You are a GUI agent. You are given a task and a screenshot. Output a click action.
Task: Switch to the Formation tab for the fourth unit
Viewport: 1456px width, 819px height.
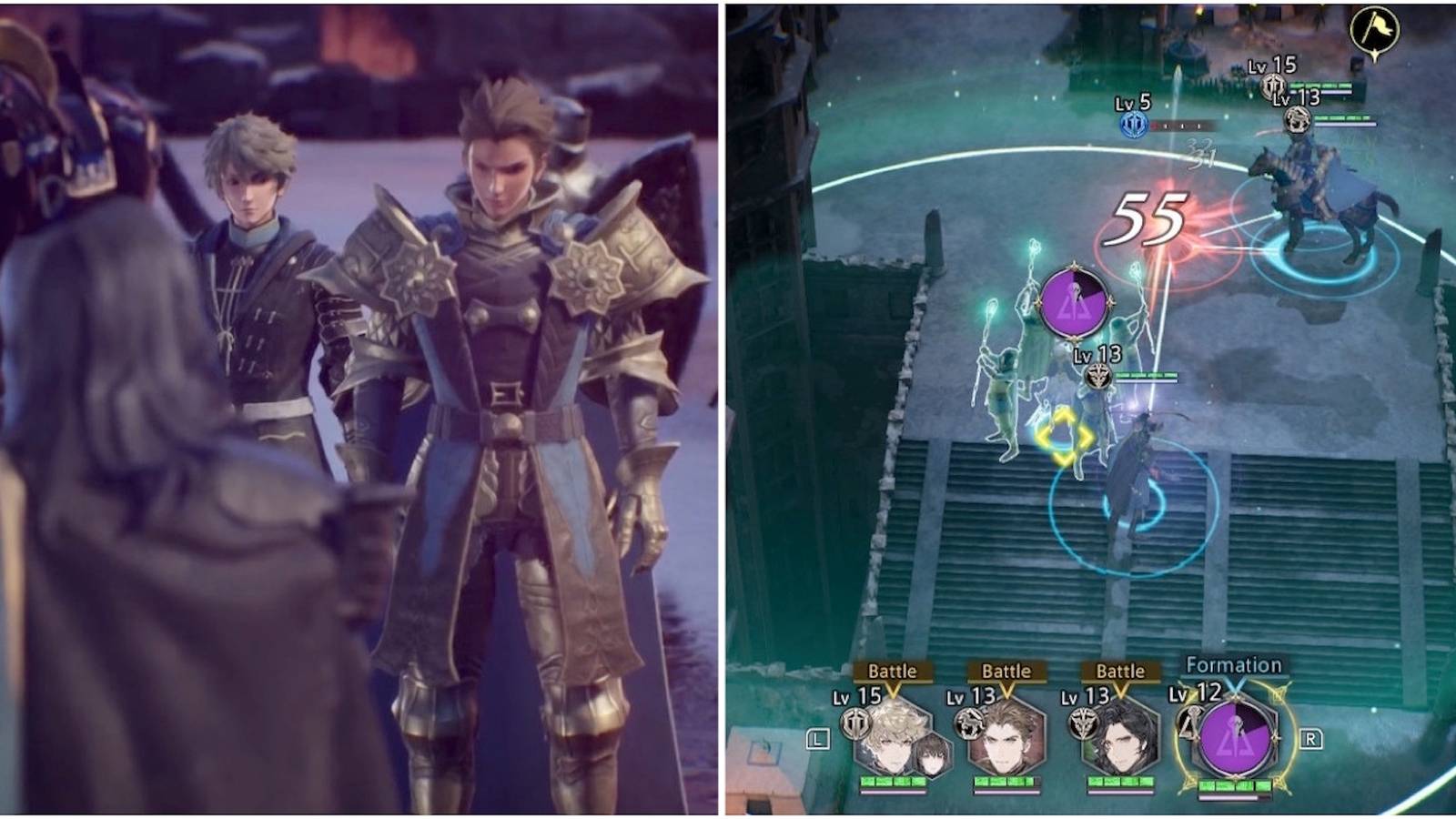point(1234,664)
